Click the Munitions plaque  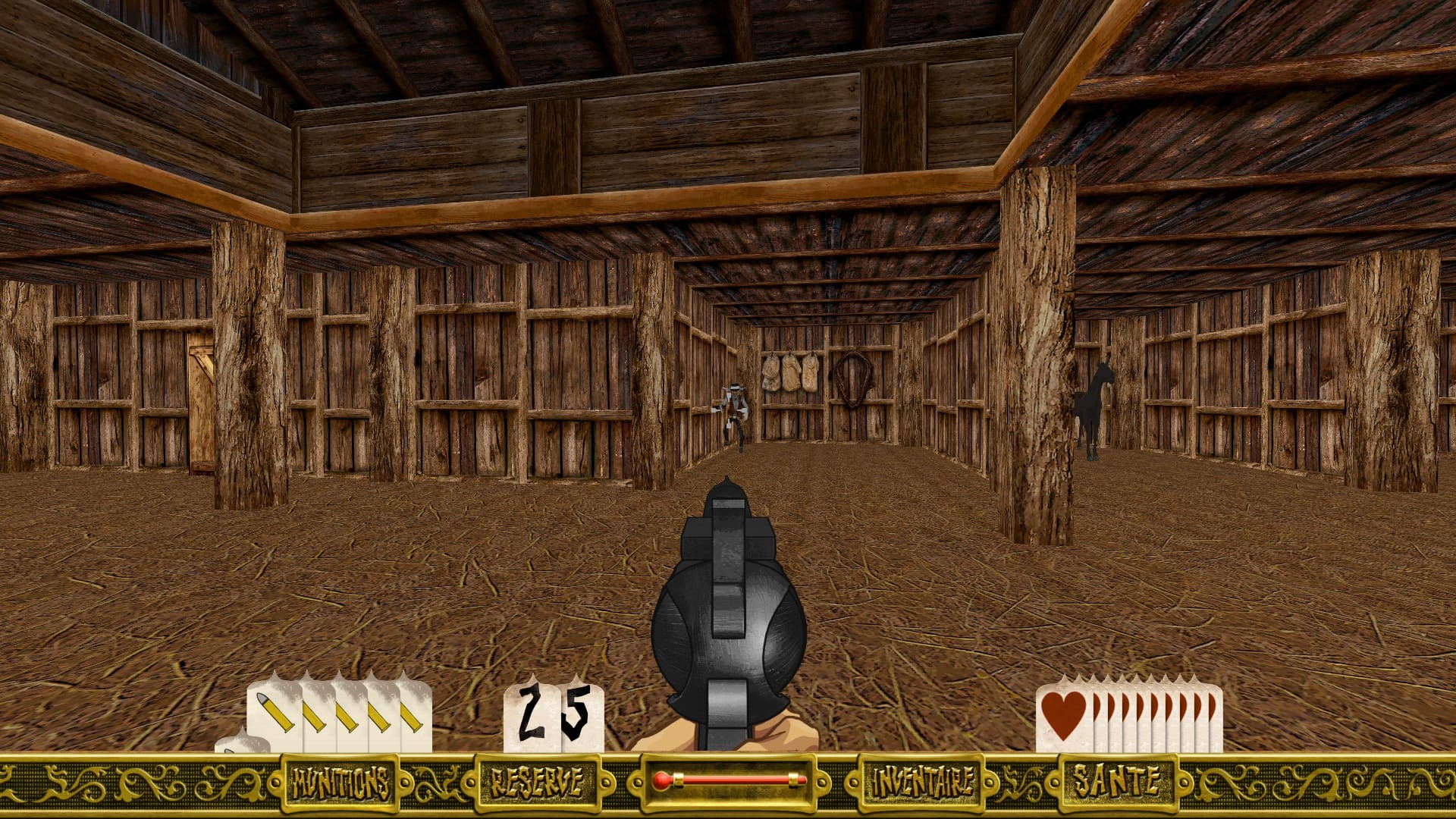click(340, 783)
